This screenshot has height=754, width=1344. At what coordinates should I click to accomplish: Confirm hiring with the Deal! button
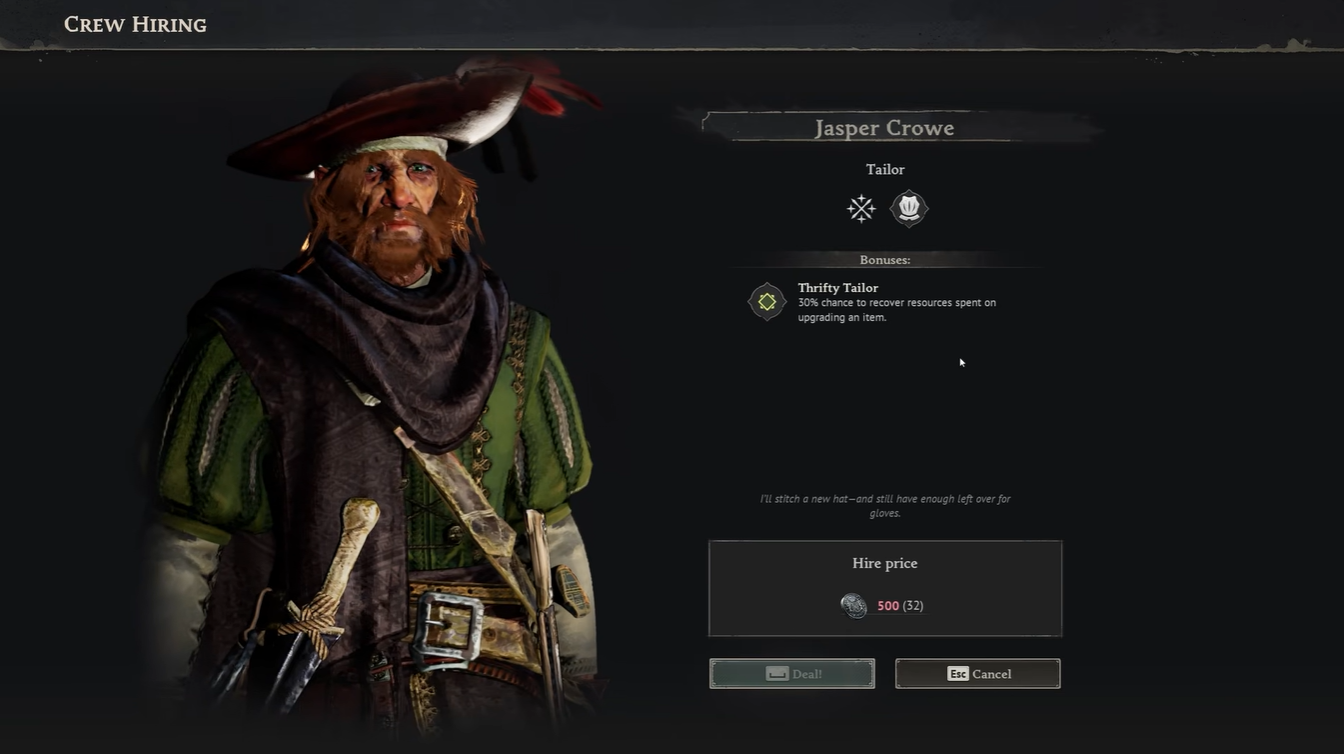(792, 674)
